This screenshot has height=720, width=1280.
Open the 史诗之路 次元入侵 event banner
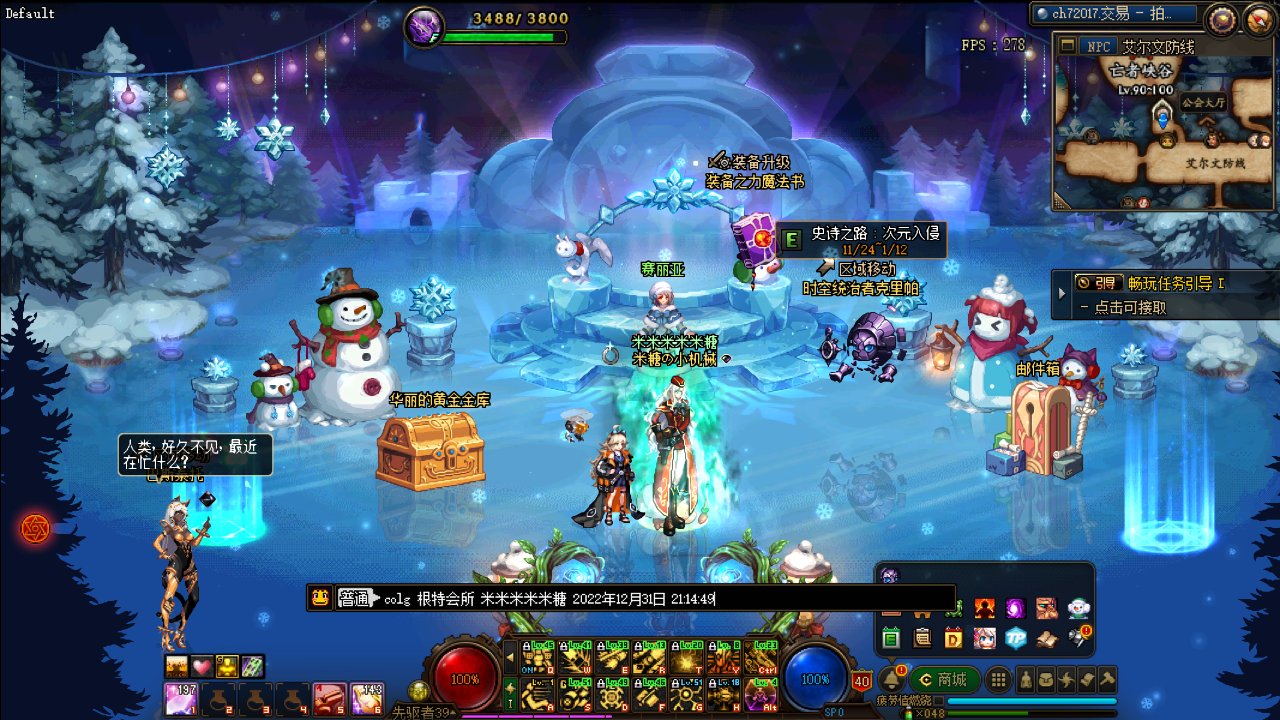point(860,241)
